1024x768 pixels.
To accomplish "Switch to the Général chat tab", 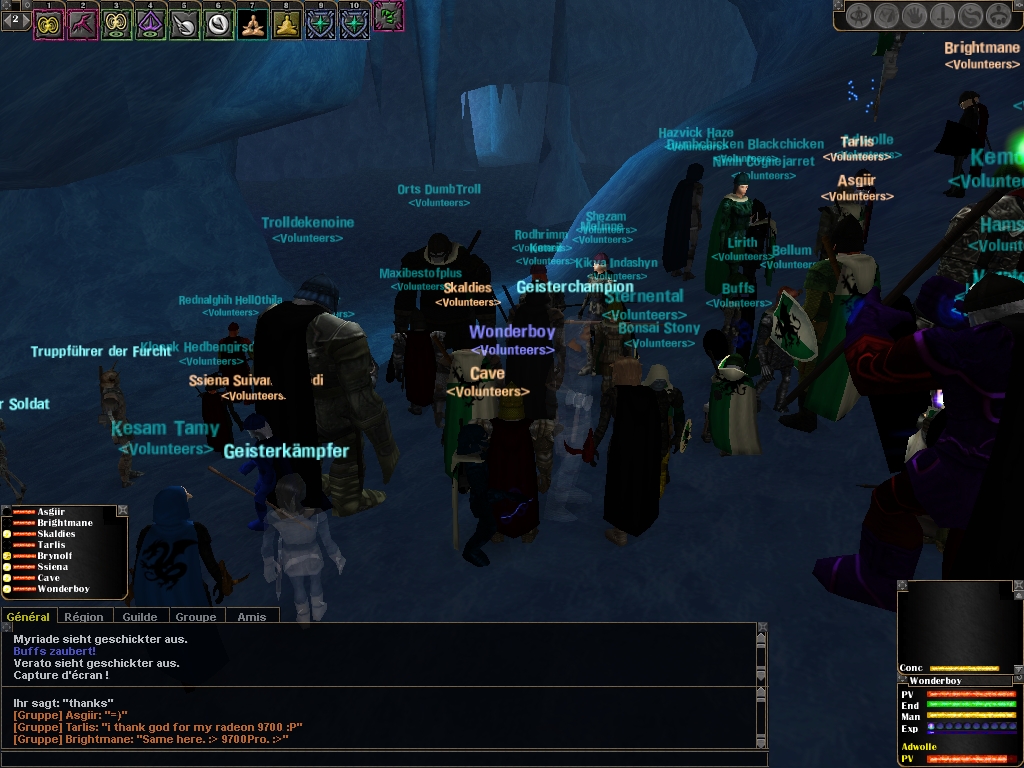I will click(29, 617).
